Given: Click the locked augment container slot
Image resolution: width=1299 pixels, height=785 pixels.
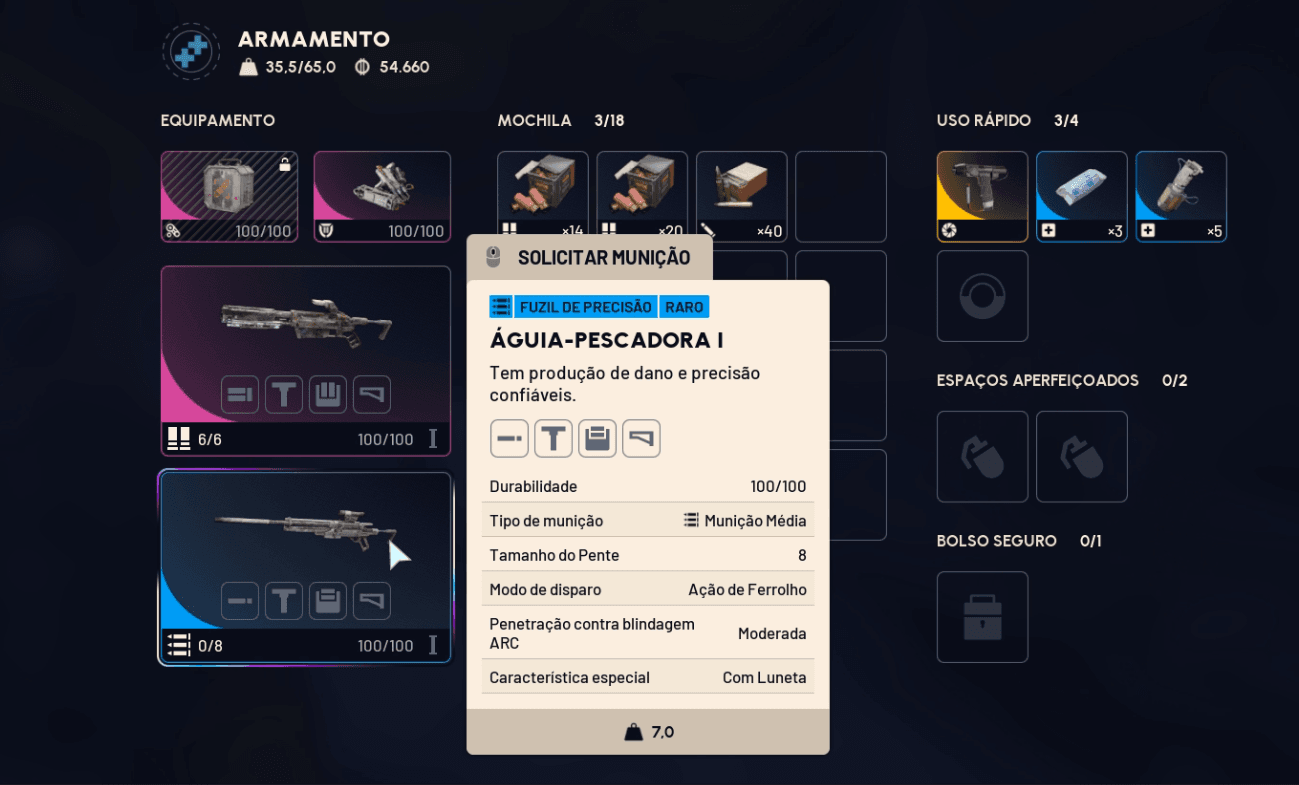Looking at the screenshot, I should click(x=229, y=190).
